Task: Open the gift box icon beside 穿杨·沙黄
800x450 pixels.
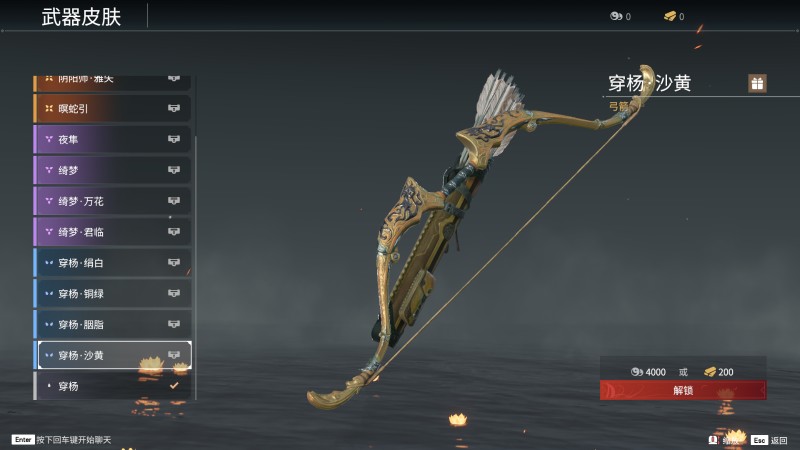Action: pyautogui.click(x=757, y=84)
